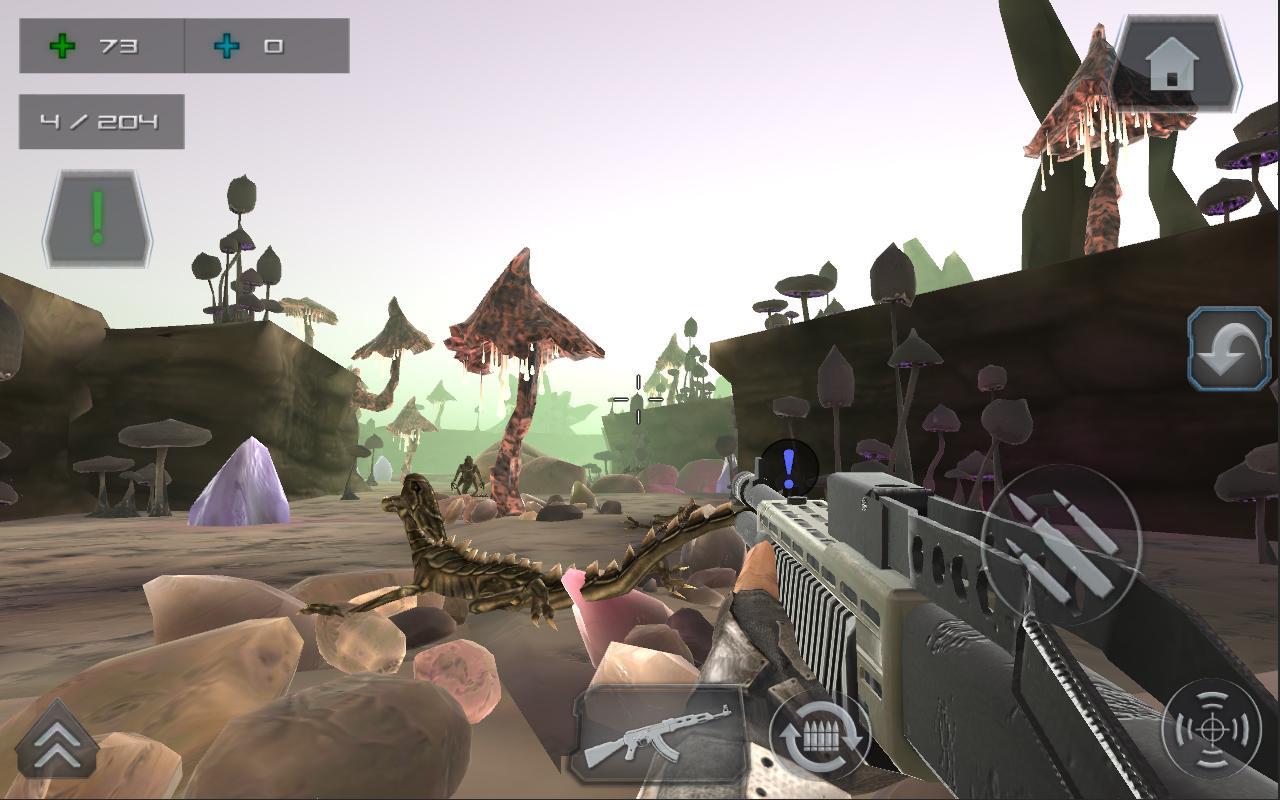Reload using the magazine cycle button
Viewport: 1280px width, 800px height.
[x=819, y=738]
